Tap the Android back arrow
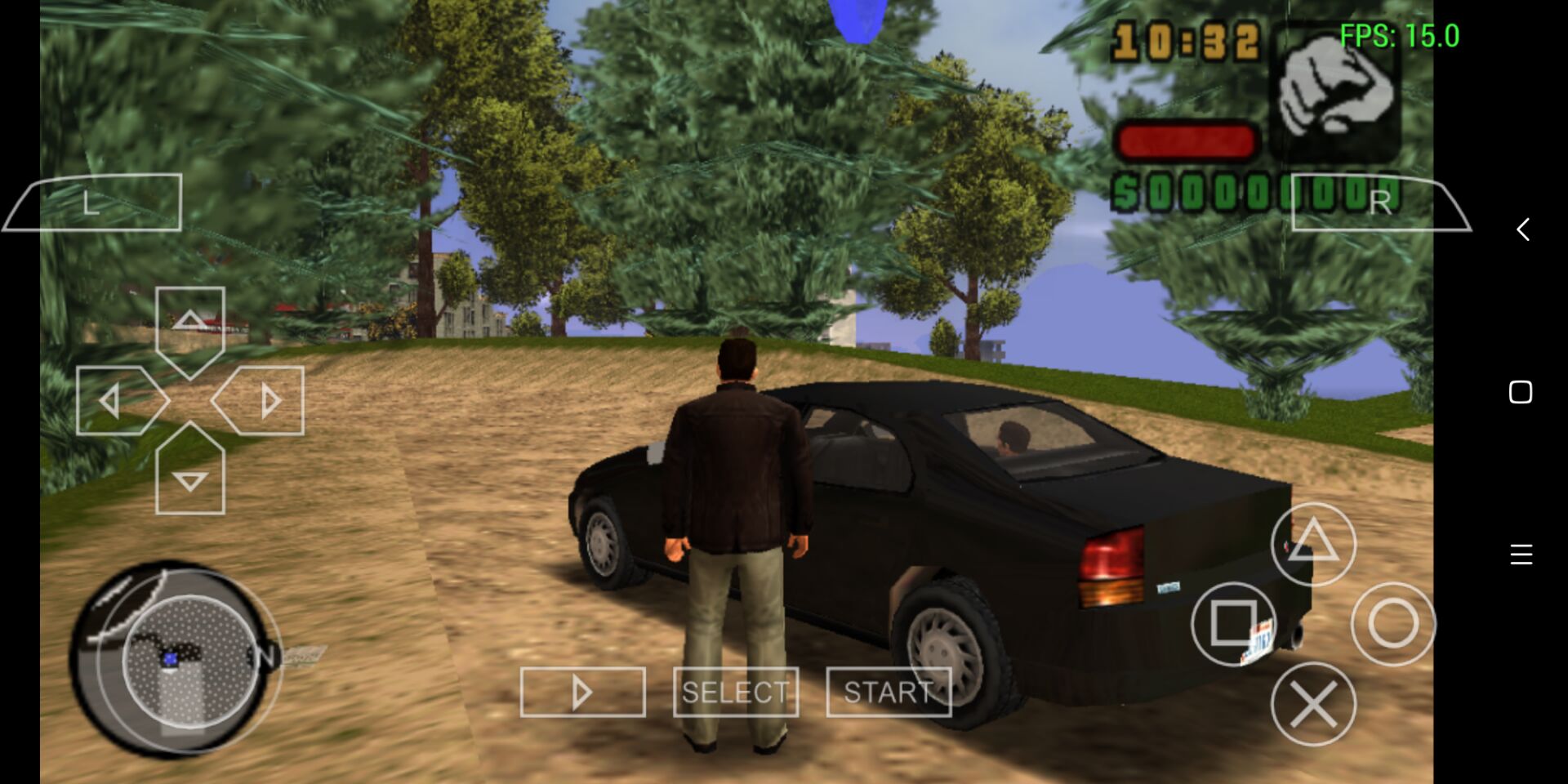This screenshot has width=1568, height=784. coord(1522,229)
